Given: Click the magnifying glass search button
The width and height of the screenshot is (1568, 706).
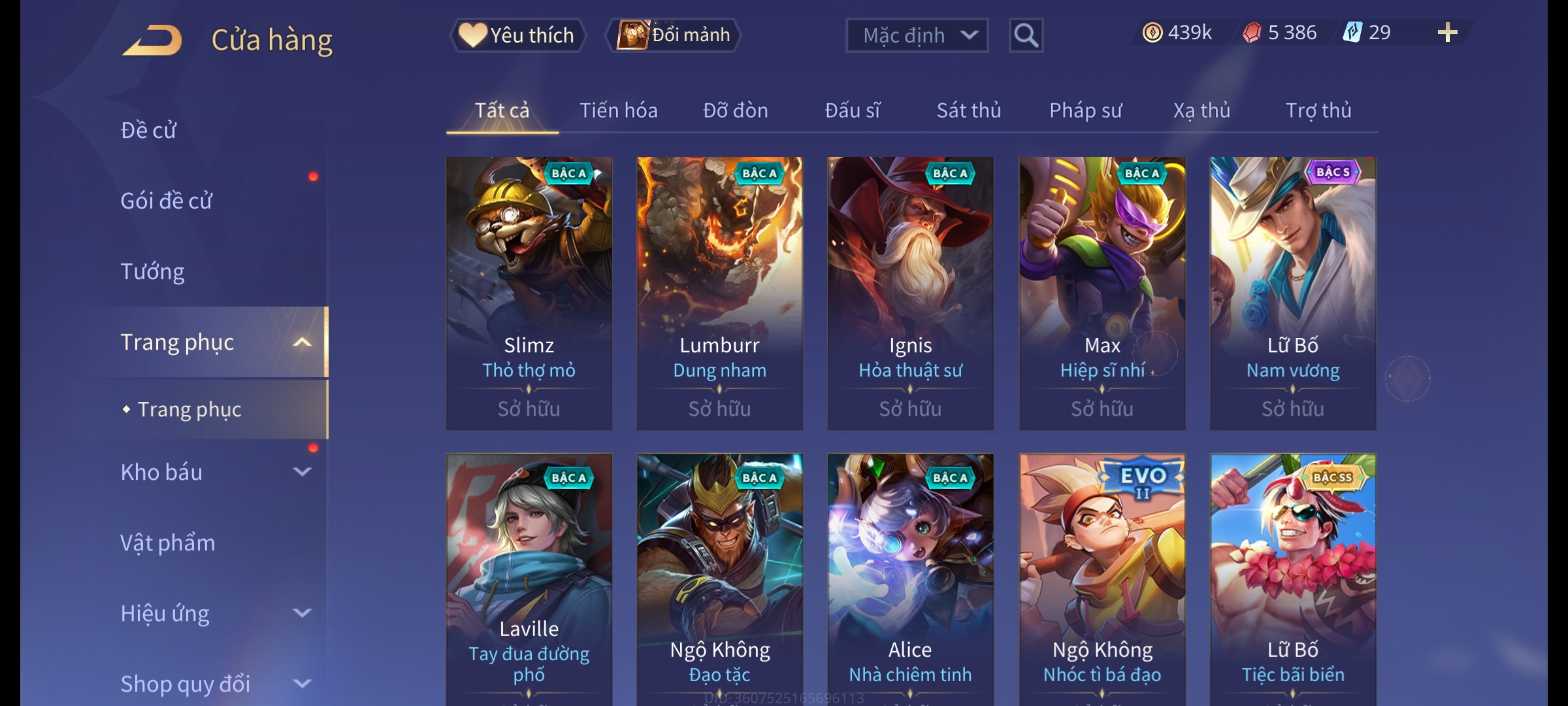Looking at the screenshot, I should [1026, 35].
